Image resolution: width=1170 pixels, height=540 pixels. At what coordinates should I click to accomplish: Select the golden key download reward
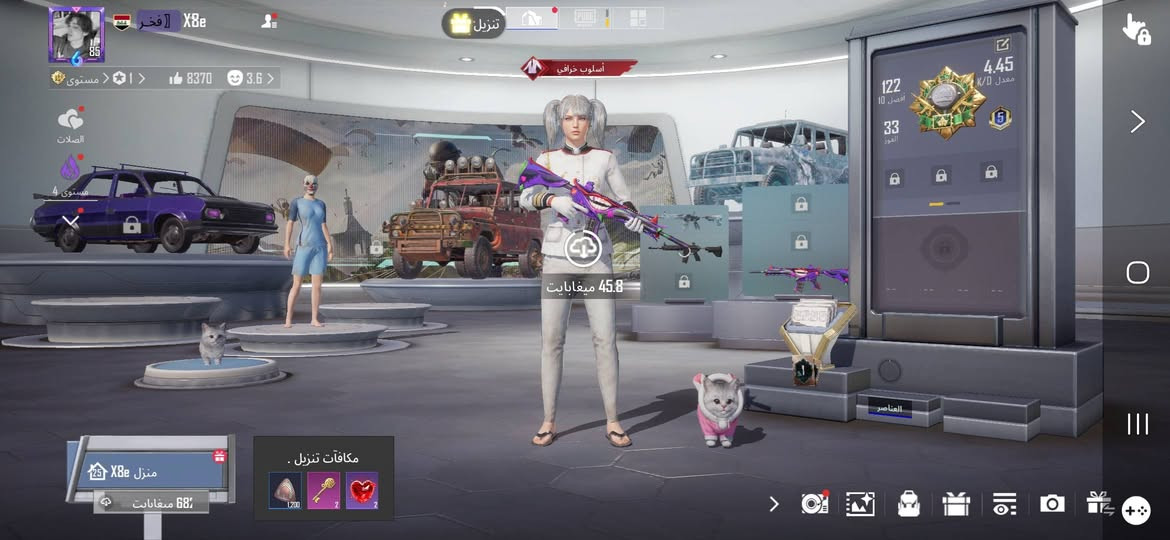(324, 490)
